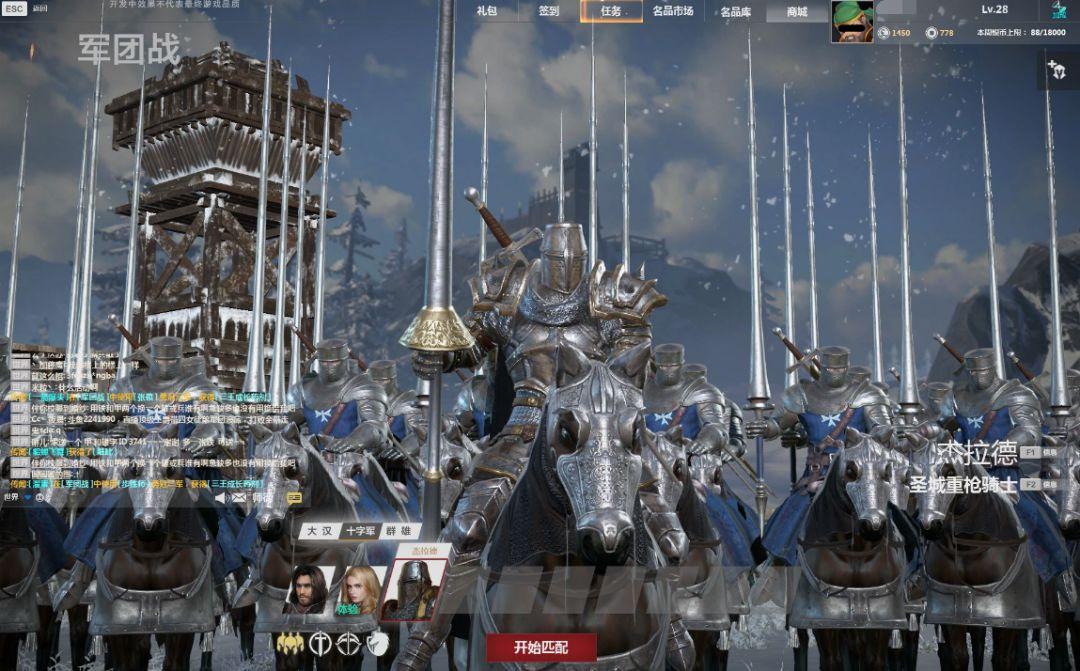
Task: Switch to the 大汉 faction tab
Action: tap(319, 531)
